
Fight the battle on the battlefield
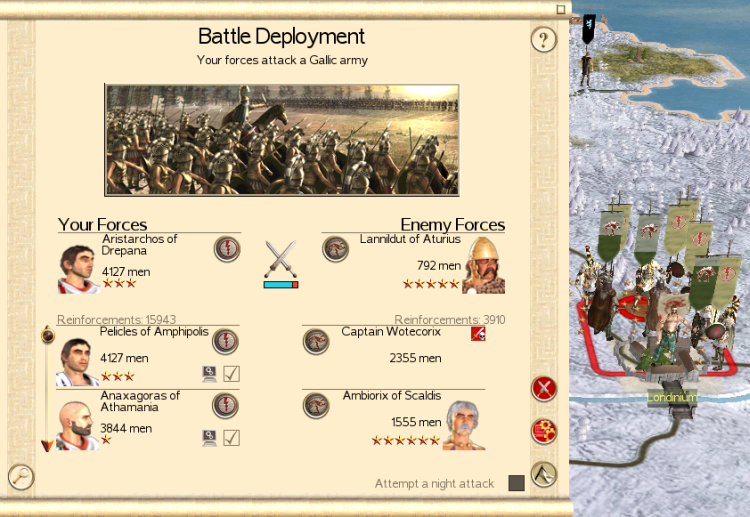pos(543,473)
